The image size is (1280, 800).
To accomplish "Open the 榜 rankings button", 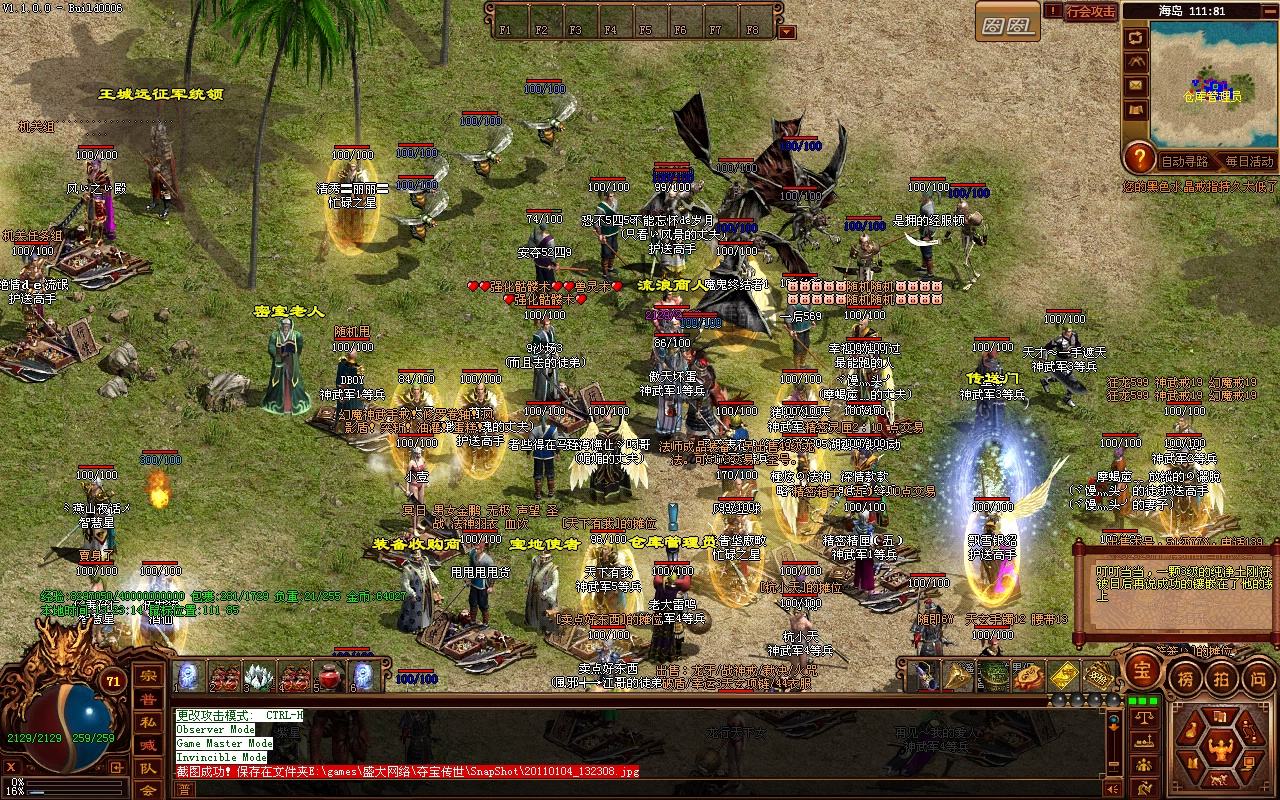I will click(x=1186, y=677).
